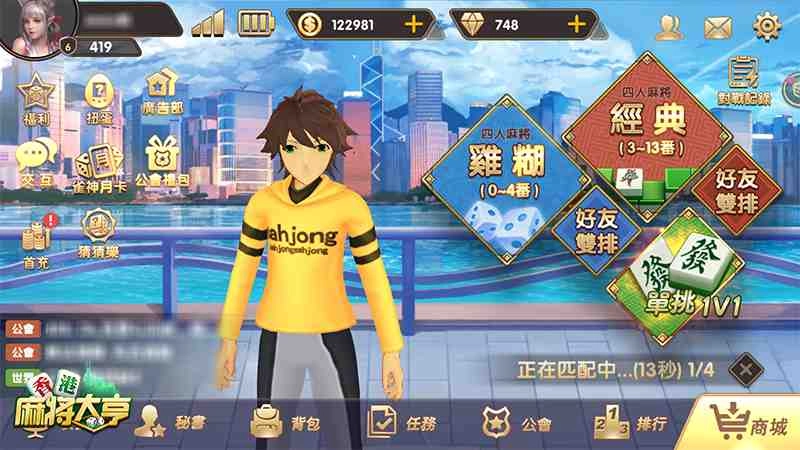Open the gear settings menu
Viewport: 800px width, 450px height.
pos(767,25)
